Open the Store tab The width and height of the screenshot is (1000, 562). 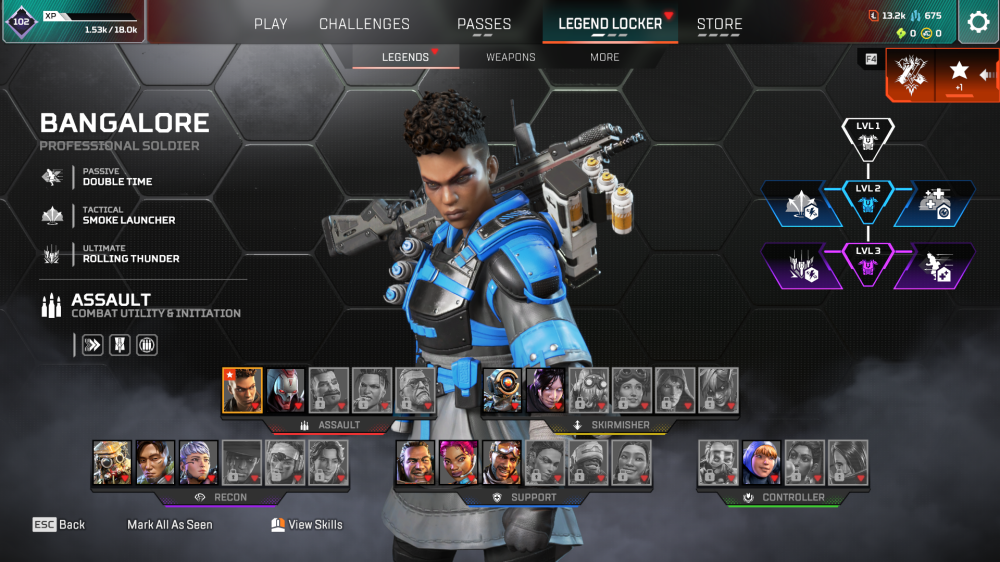point(719,24)
